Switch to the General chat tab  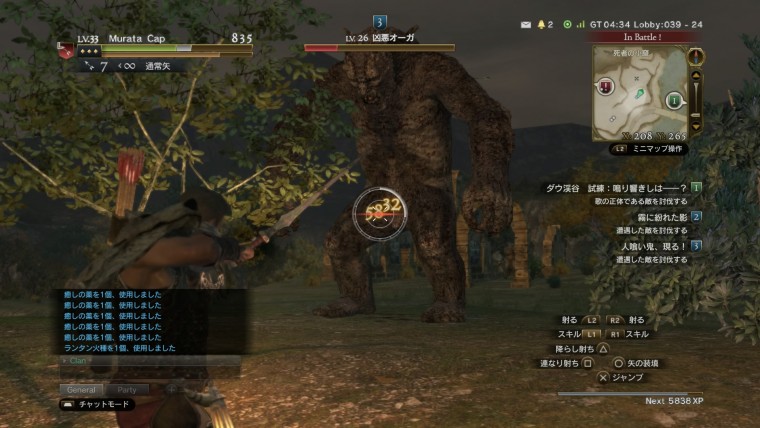click(x=80, y=389)
